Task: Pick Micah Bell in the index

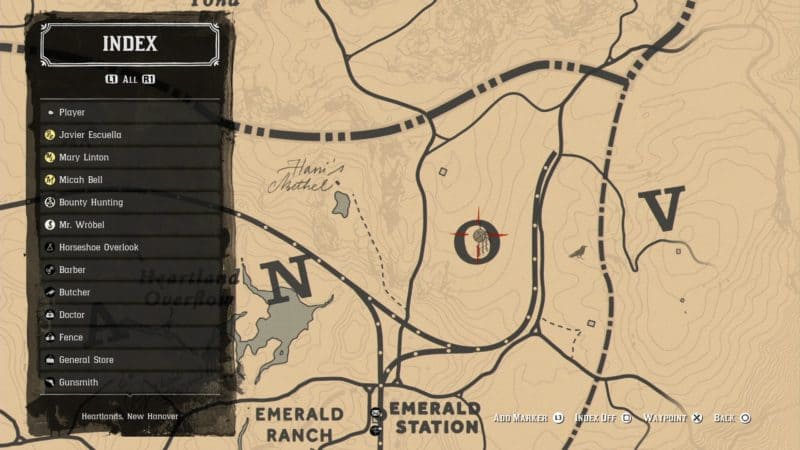Action: point(130,180)
